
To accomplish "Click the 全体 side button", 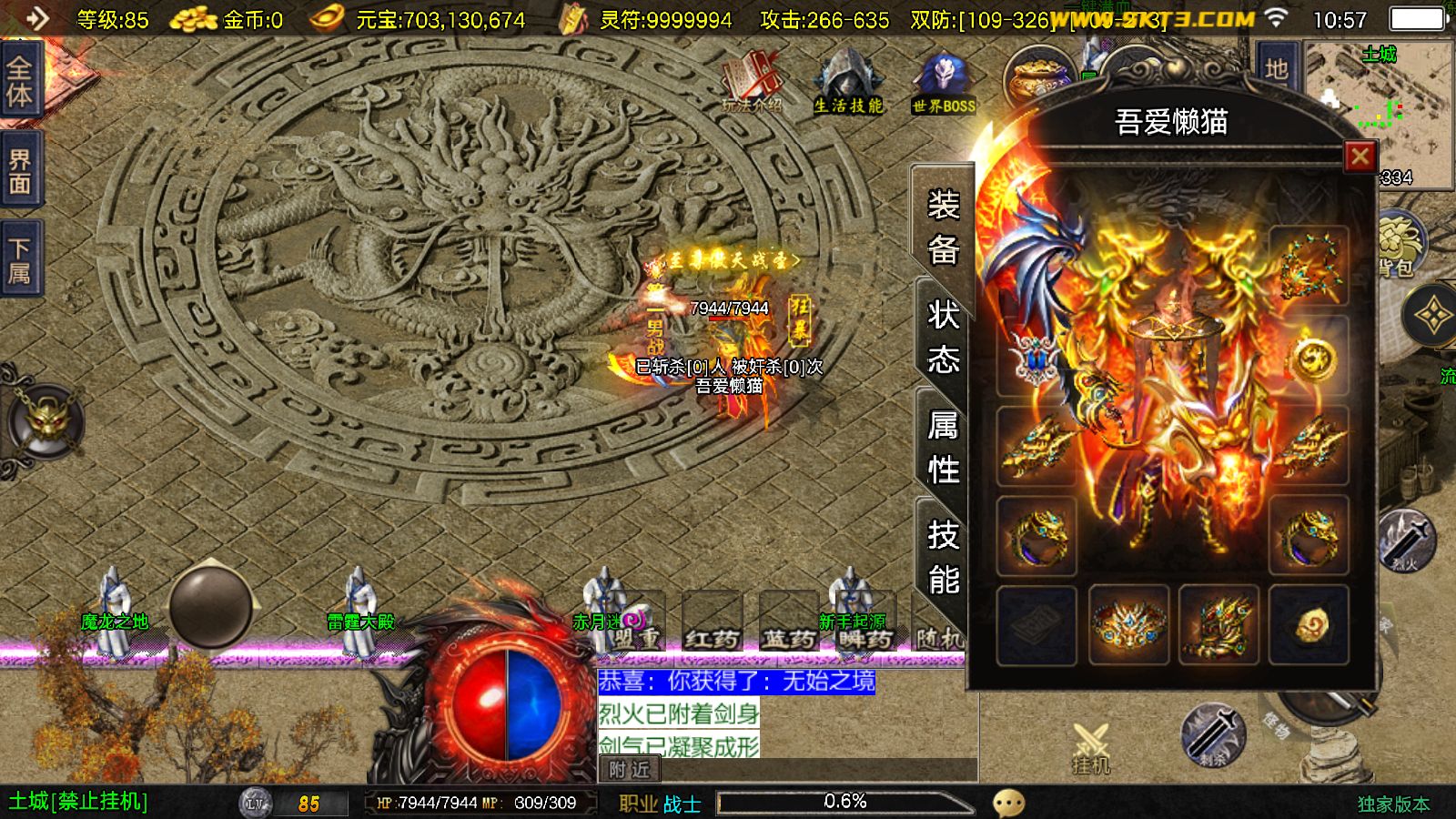I will 20,81.
